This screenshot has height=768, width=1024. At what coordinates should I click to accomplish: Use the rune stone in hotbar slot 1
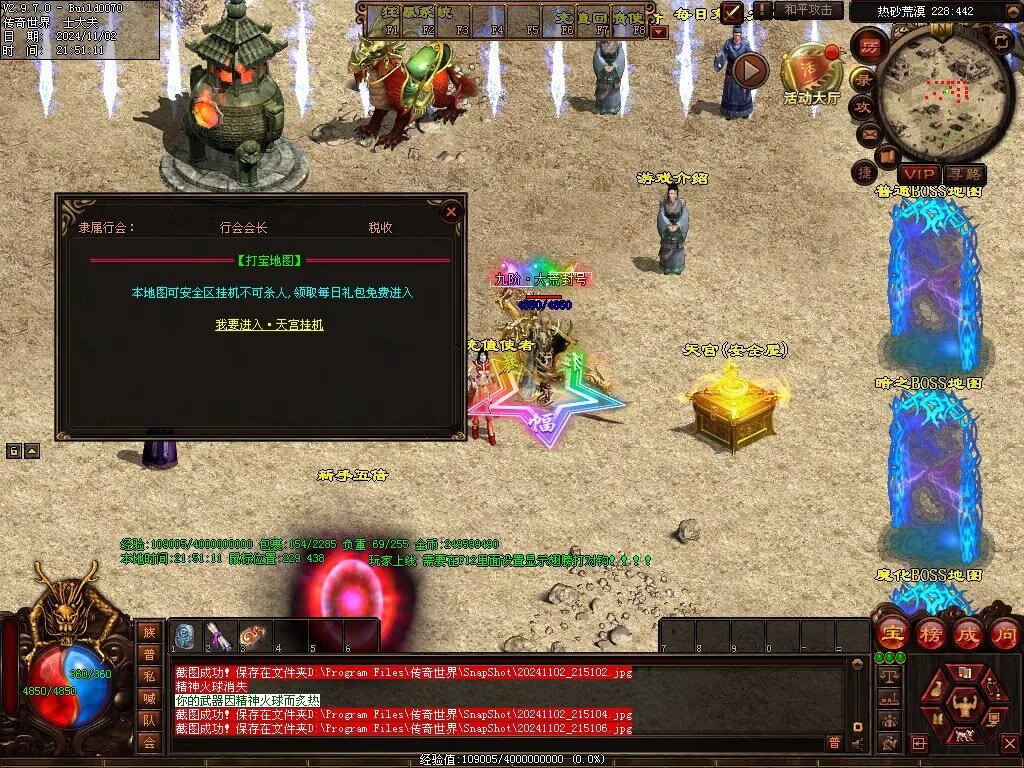point(187,637)
